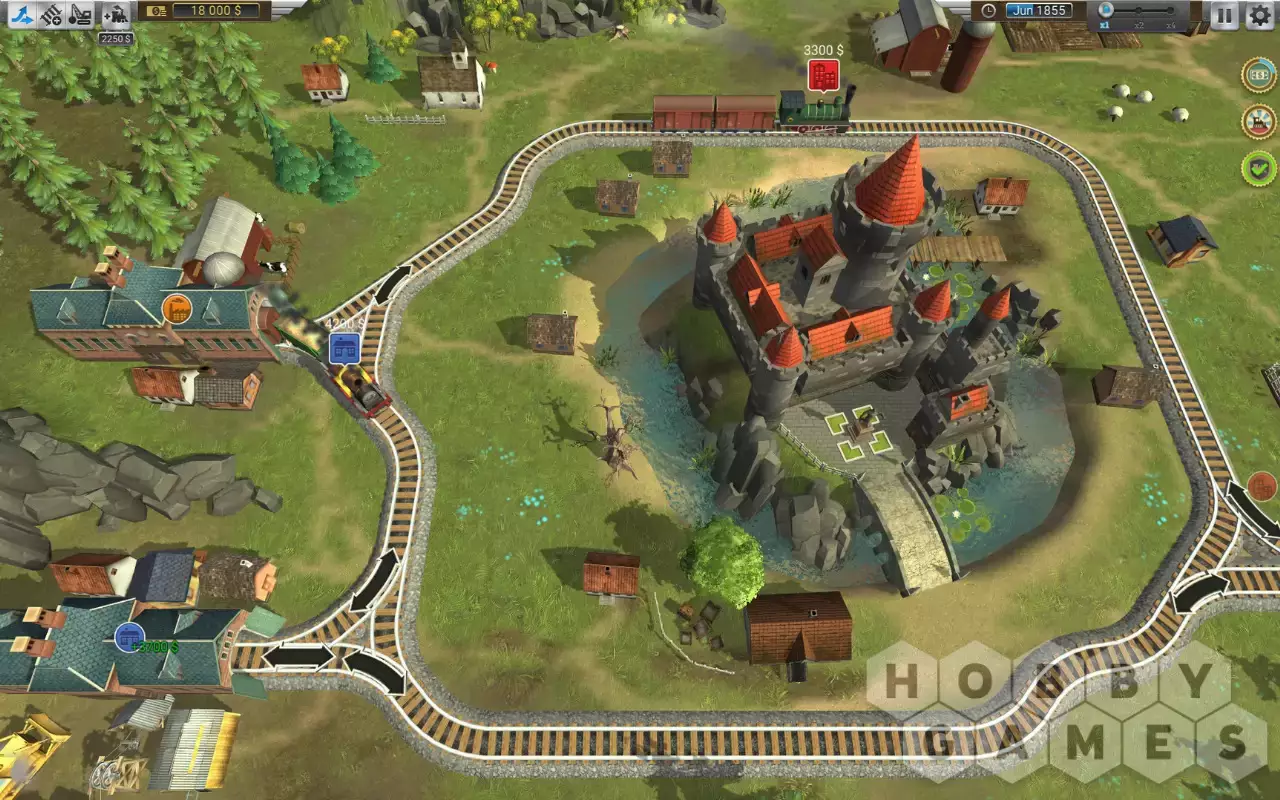
Task: Click the orange station marker icon
Action: point(177,308)
